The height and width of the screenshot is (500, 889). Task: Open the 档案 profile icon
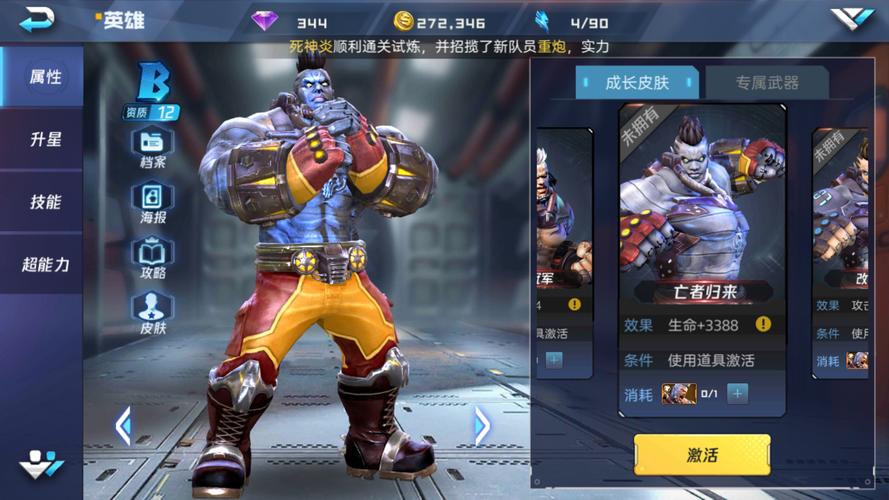(153, 146)
